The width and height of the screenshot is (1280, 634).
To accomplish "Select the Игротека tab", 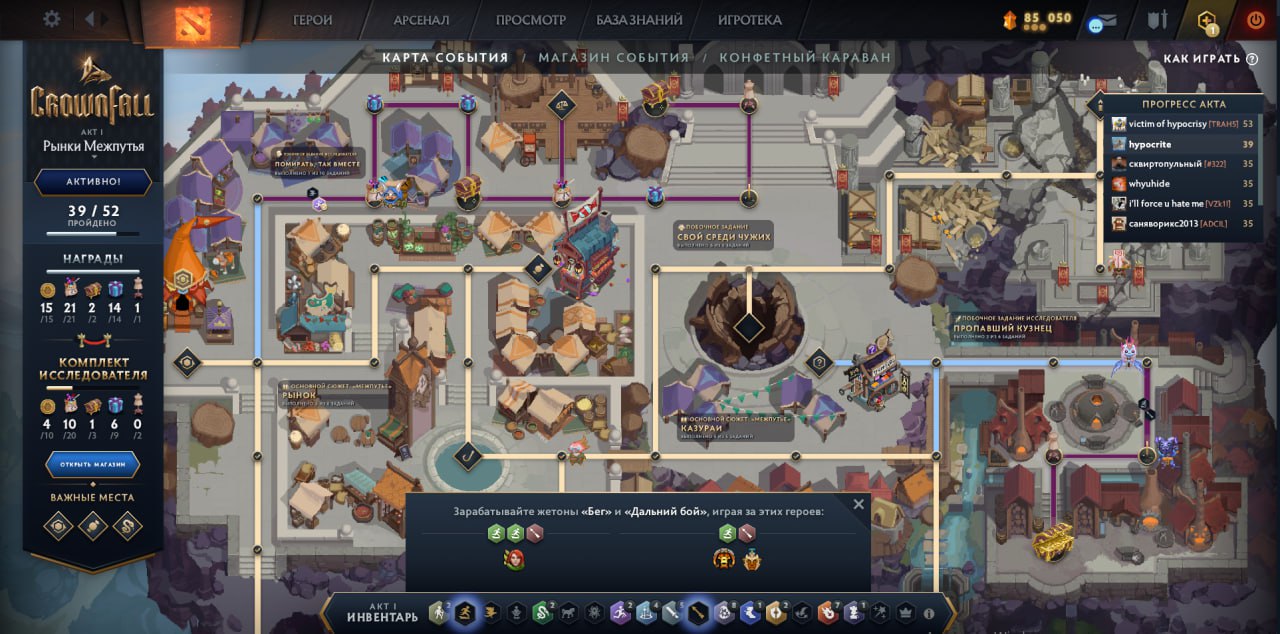I will point(749,20).
